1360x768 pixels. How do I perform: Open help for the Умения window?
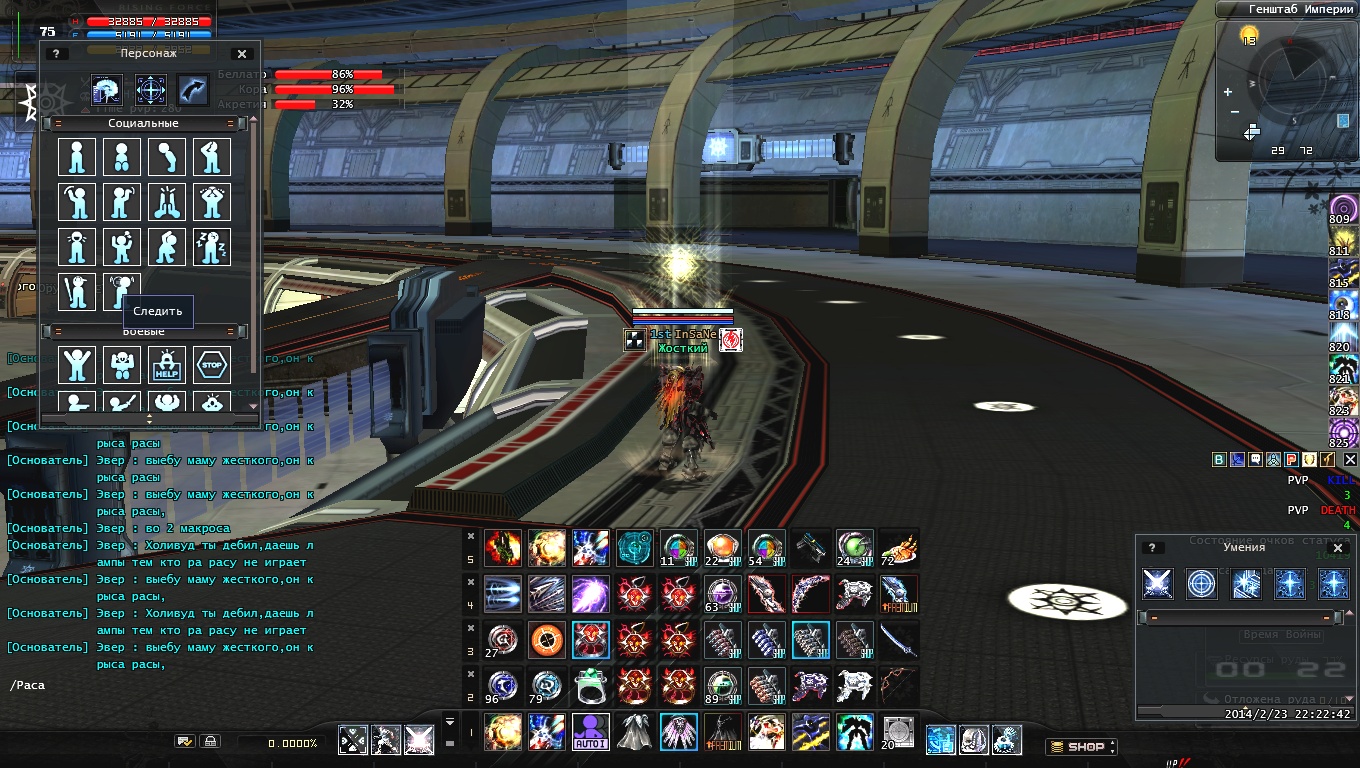1153,548
